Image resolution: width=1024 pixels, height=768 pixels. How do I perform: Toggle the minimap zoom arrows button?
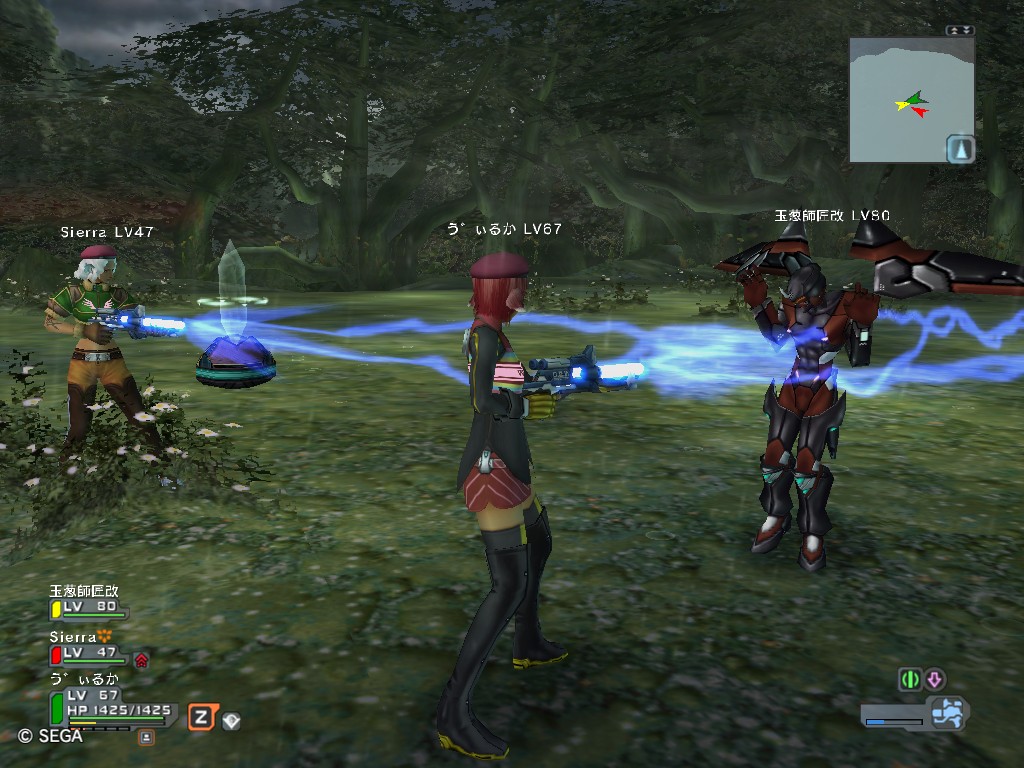(959, 31)
